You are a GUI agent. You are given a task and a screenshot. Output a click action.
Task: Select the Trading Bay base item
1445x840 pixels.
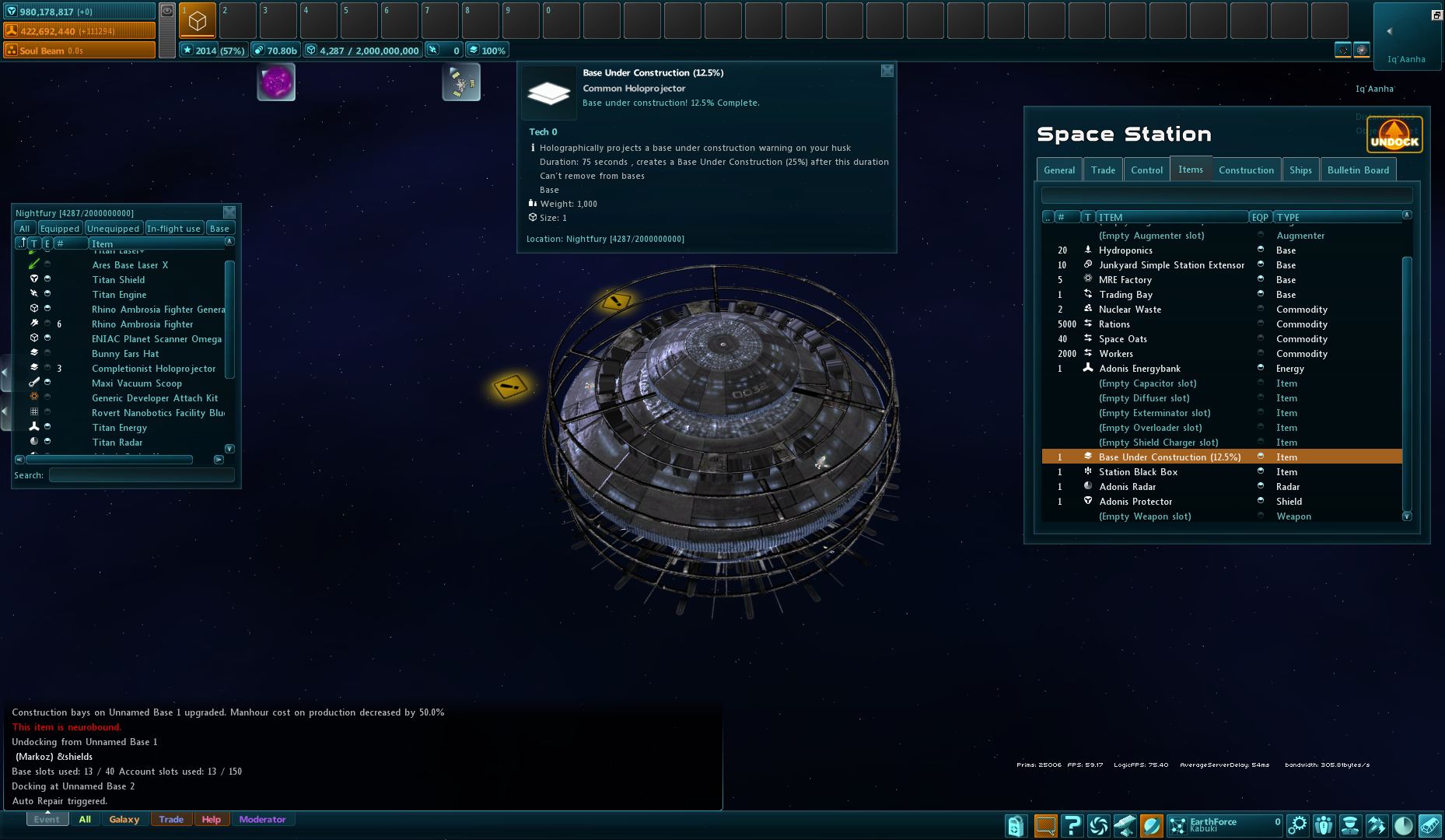[1125, 295]
